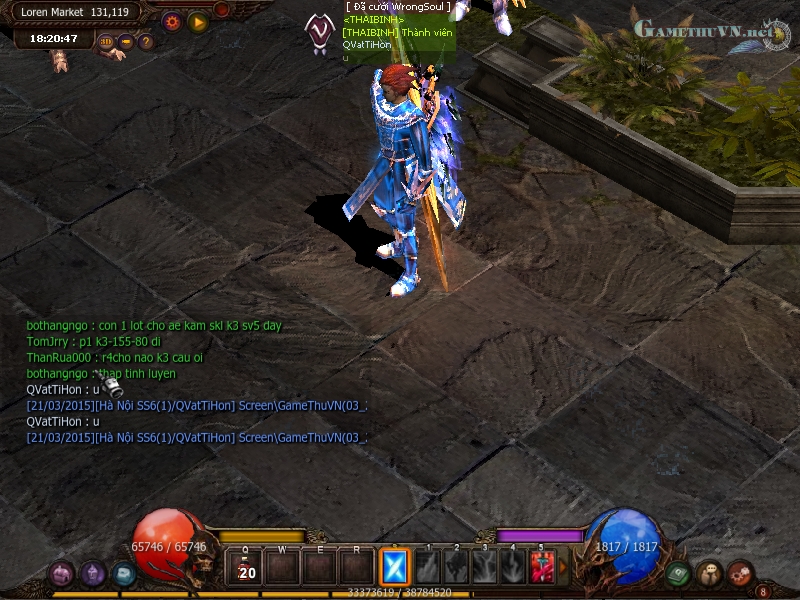This screenshot has height=600, width=800.
Task: Click the orange play arrow button
Action: [x=198, y=20]
